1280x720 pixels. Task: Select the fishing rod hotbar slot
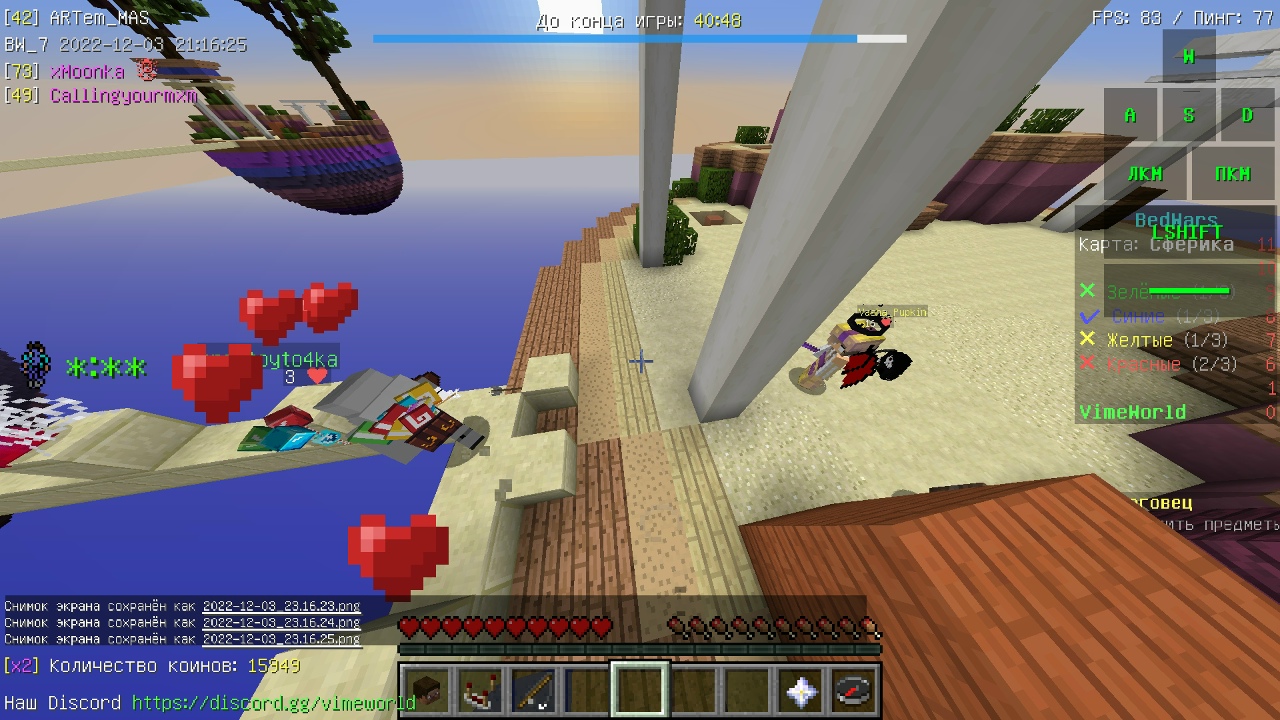532,691
